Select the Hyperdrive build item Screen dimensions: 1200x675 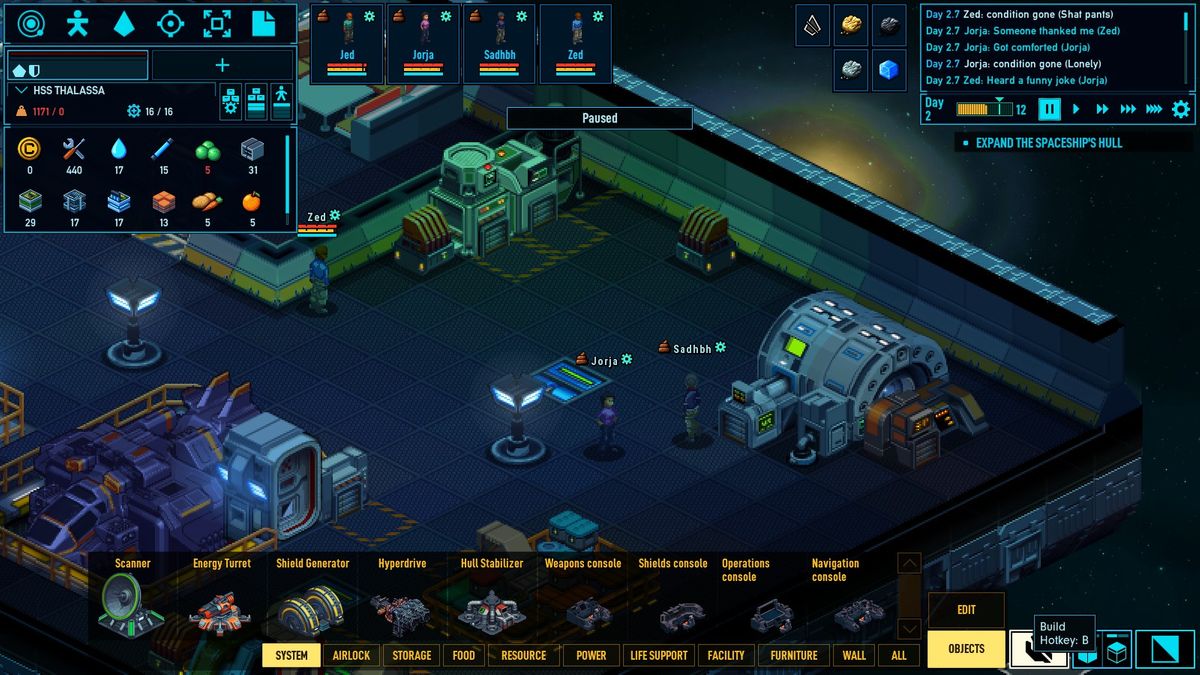[x=402, y=601]
